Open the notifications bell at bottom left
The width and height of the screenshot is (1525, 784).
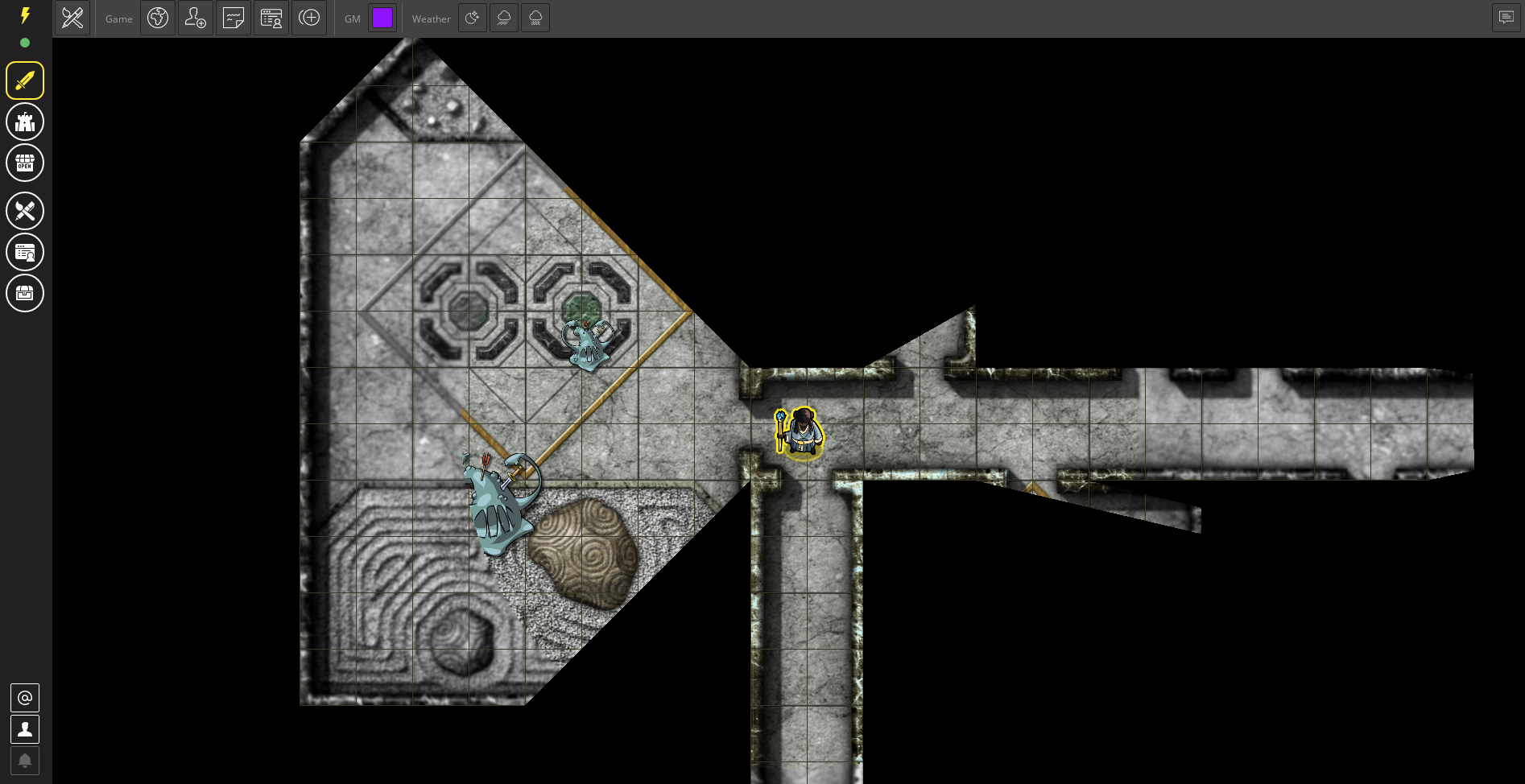point(25,761)
